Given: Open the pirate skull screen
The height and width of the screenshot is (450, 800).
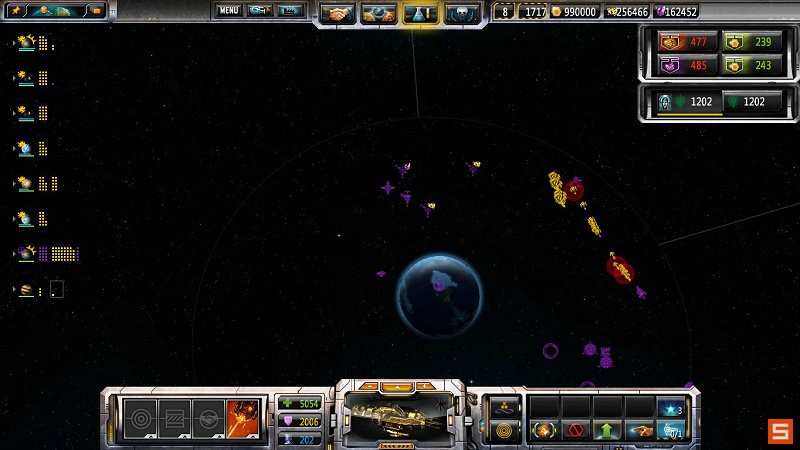Looking at the screenshot, I should (461, 14).
